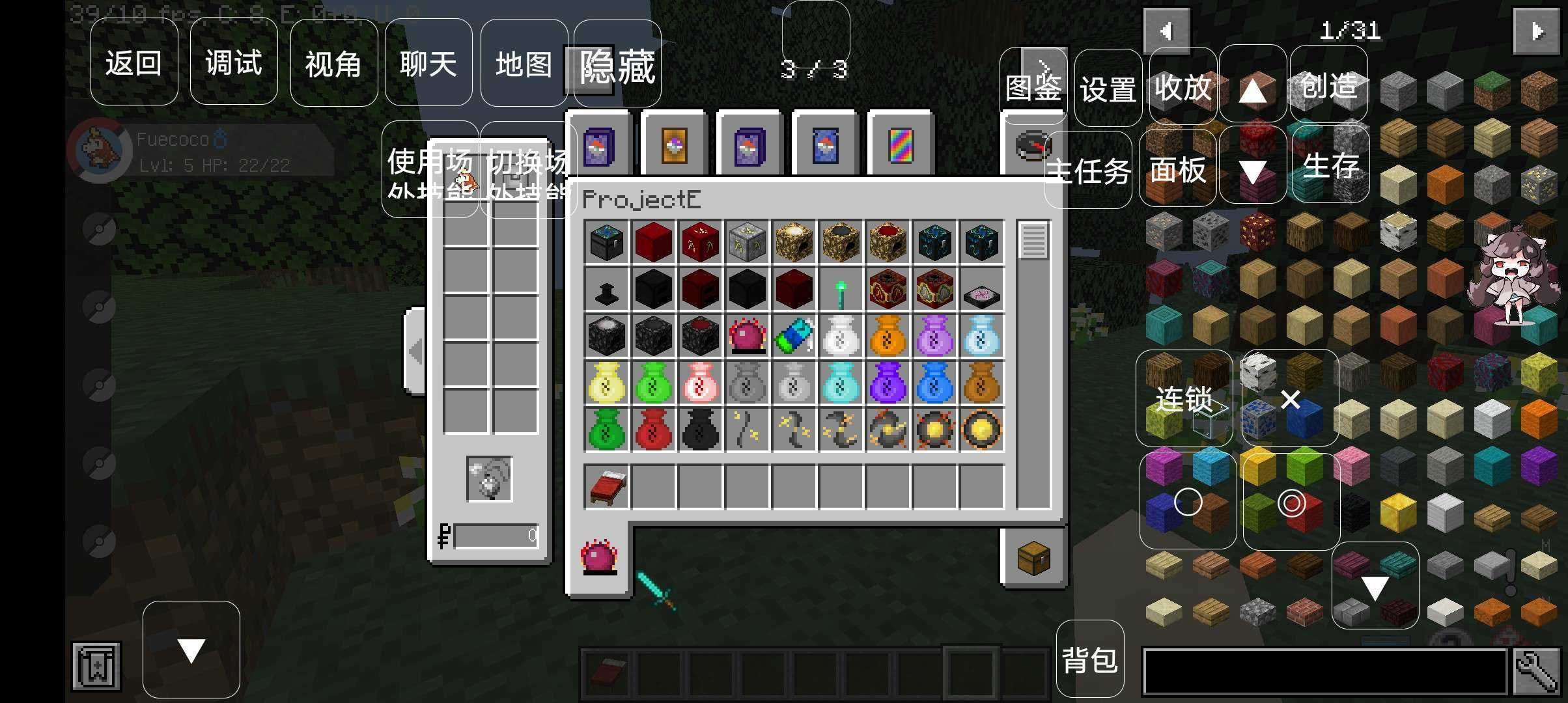Click the ▲ up arrow beside 创造
This screenshot has width=1568, height=703.
tap(1252, 90)
